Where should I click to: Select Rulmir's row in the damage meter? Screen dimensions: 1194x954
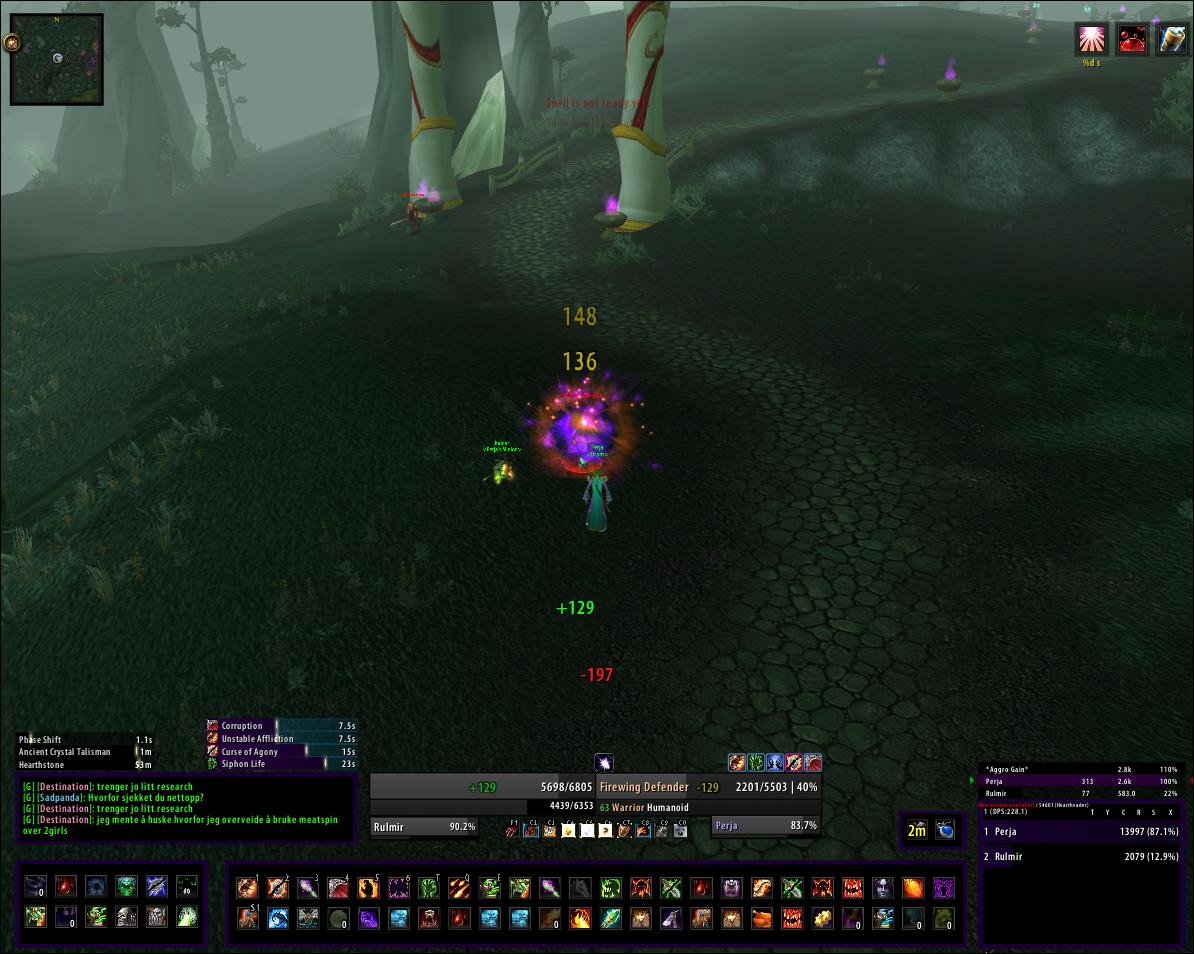[x=1080, y=857]
